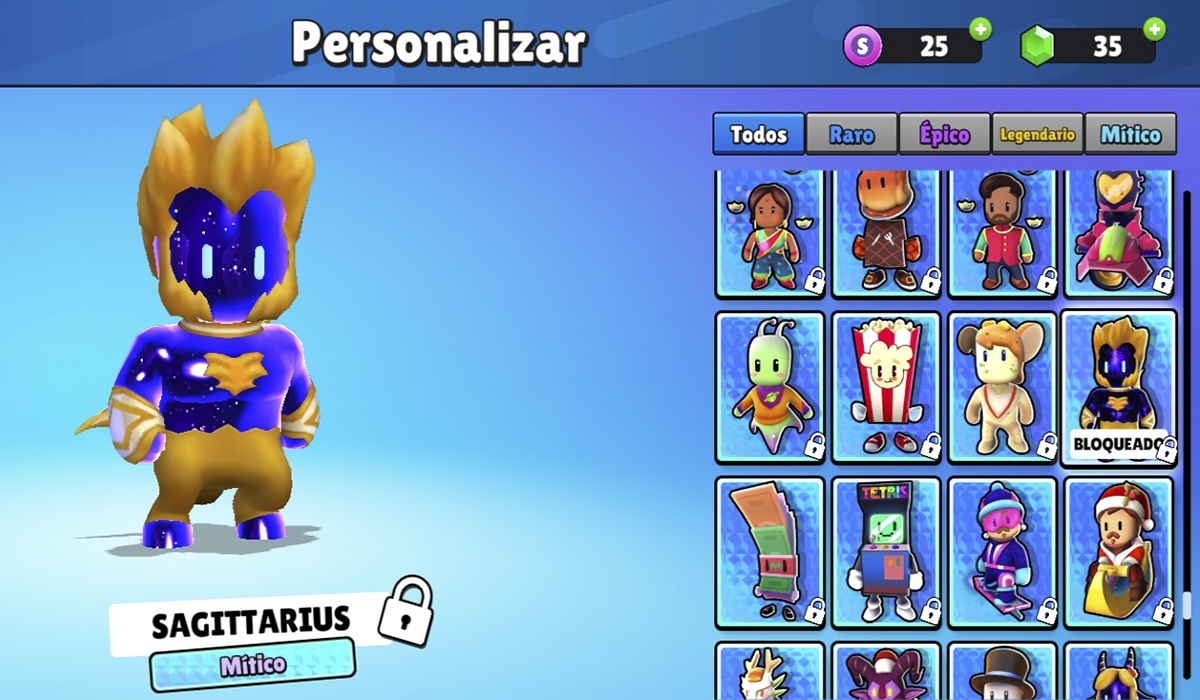The image size is (1200, 700).
Task: Open the Épico rarity tab
Action: point(944,134)
